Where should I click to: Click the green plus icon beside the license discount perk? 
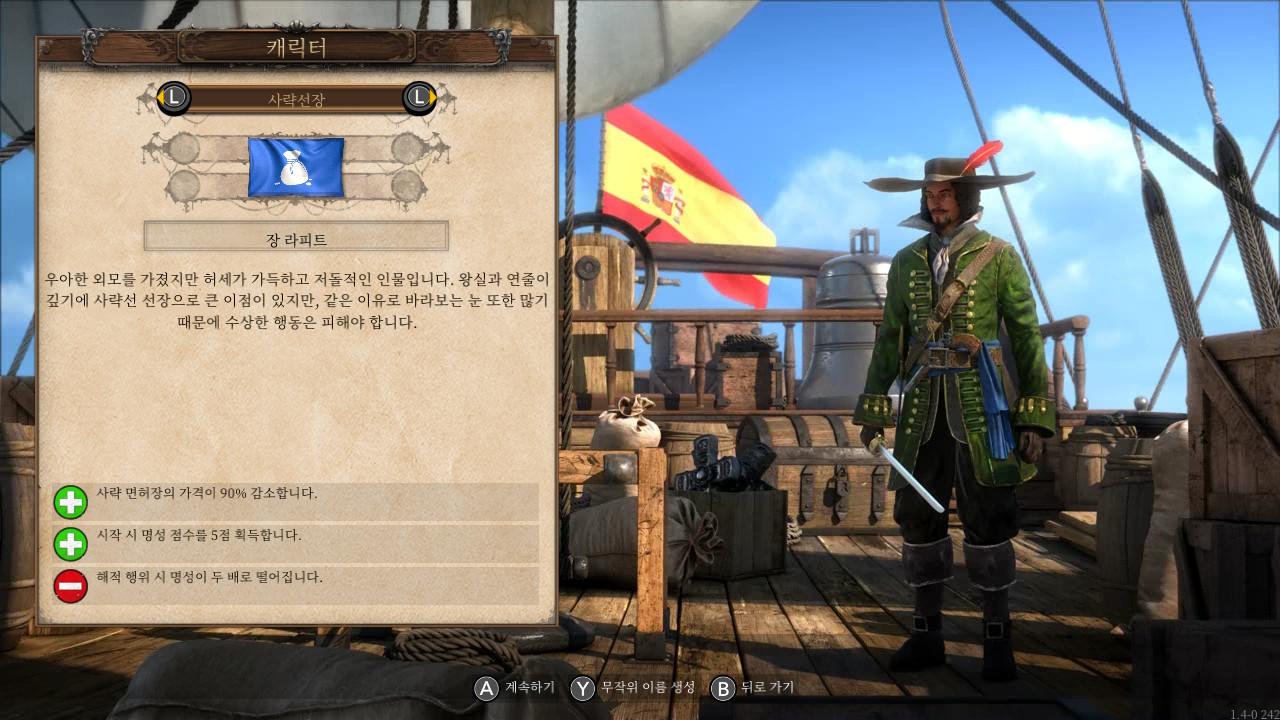(70, 501)
